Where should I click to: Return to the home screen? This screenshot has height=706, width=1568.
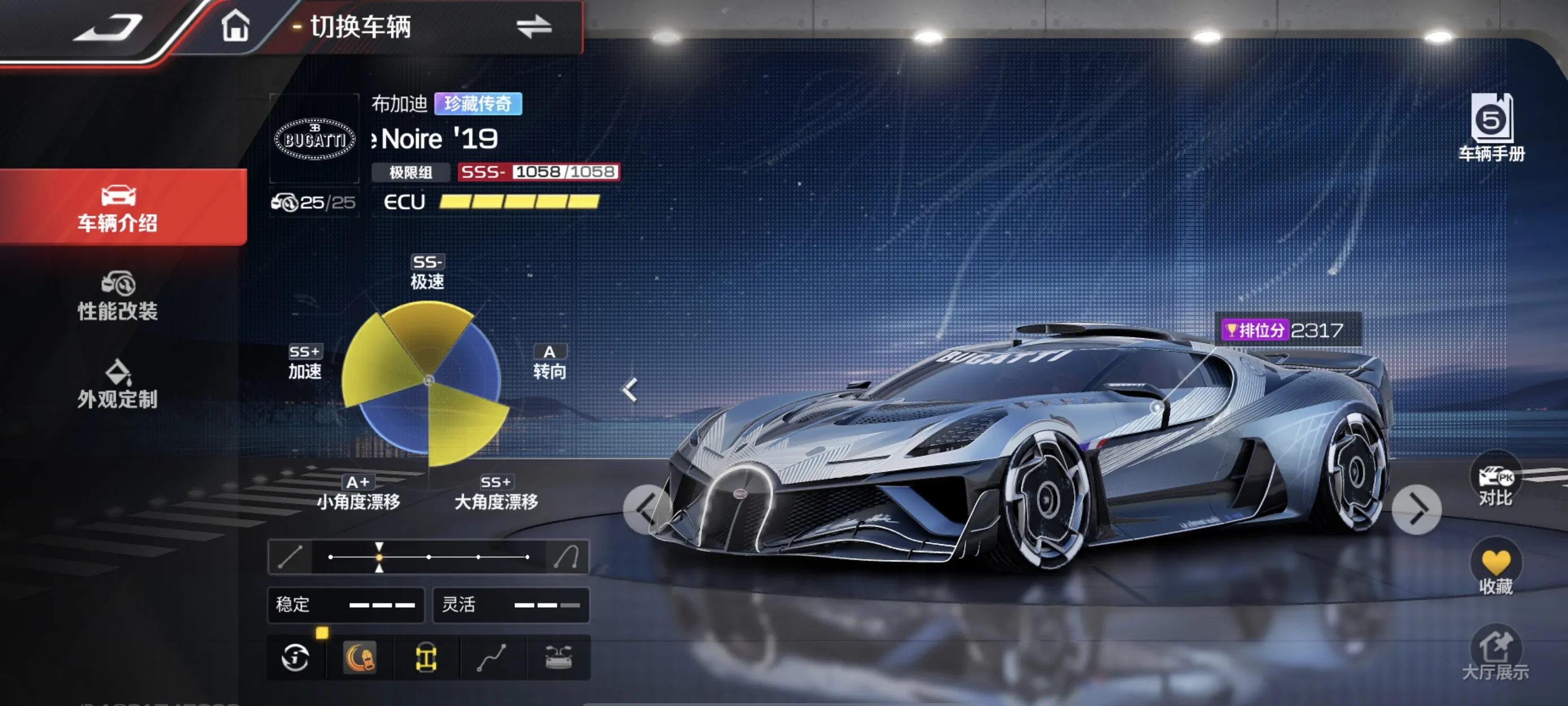235,27
